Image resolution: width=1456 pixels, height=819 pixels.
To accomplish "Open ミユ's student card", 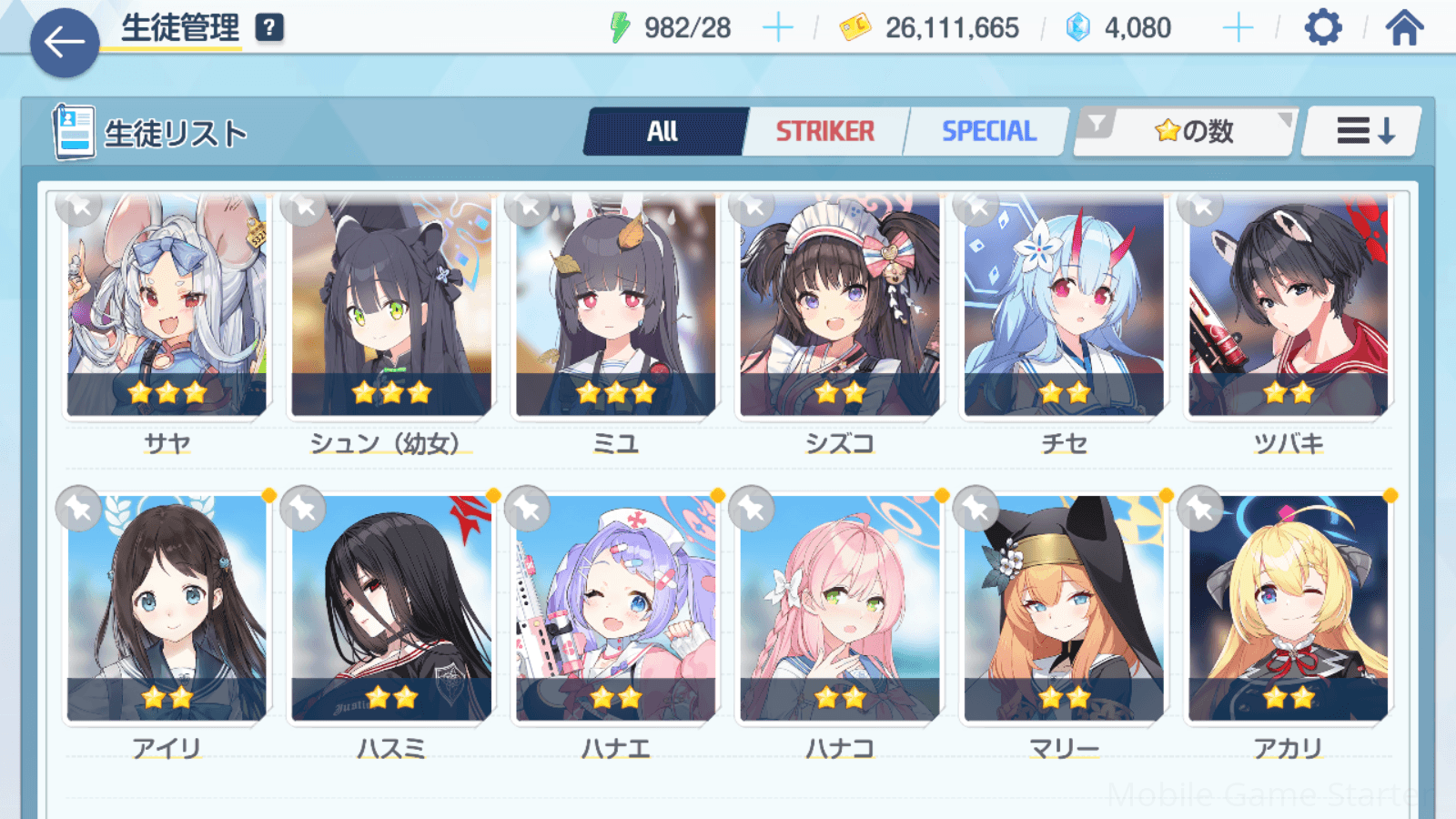I will point(616,305).
